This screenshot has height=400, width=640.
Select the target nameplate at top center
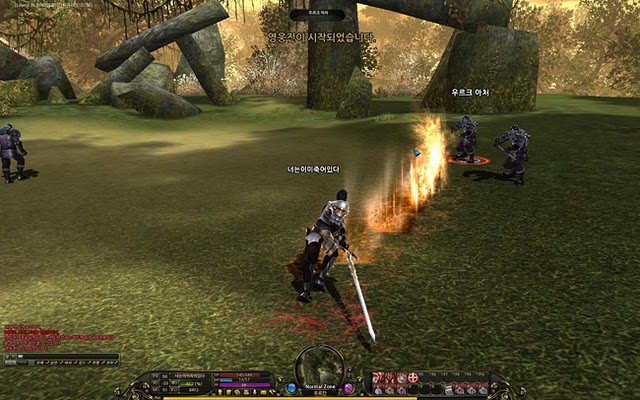319,15
